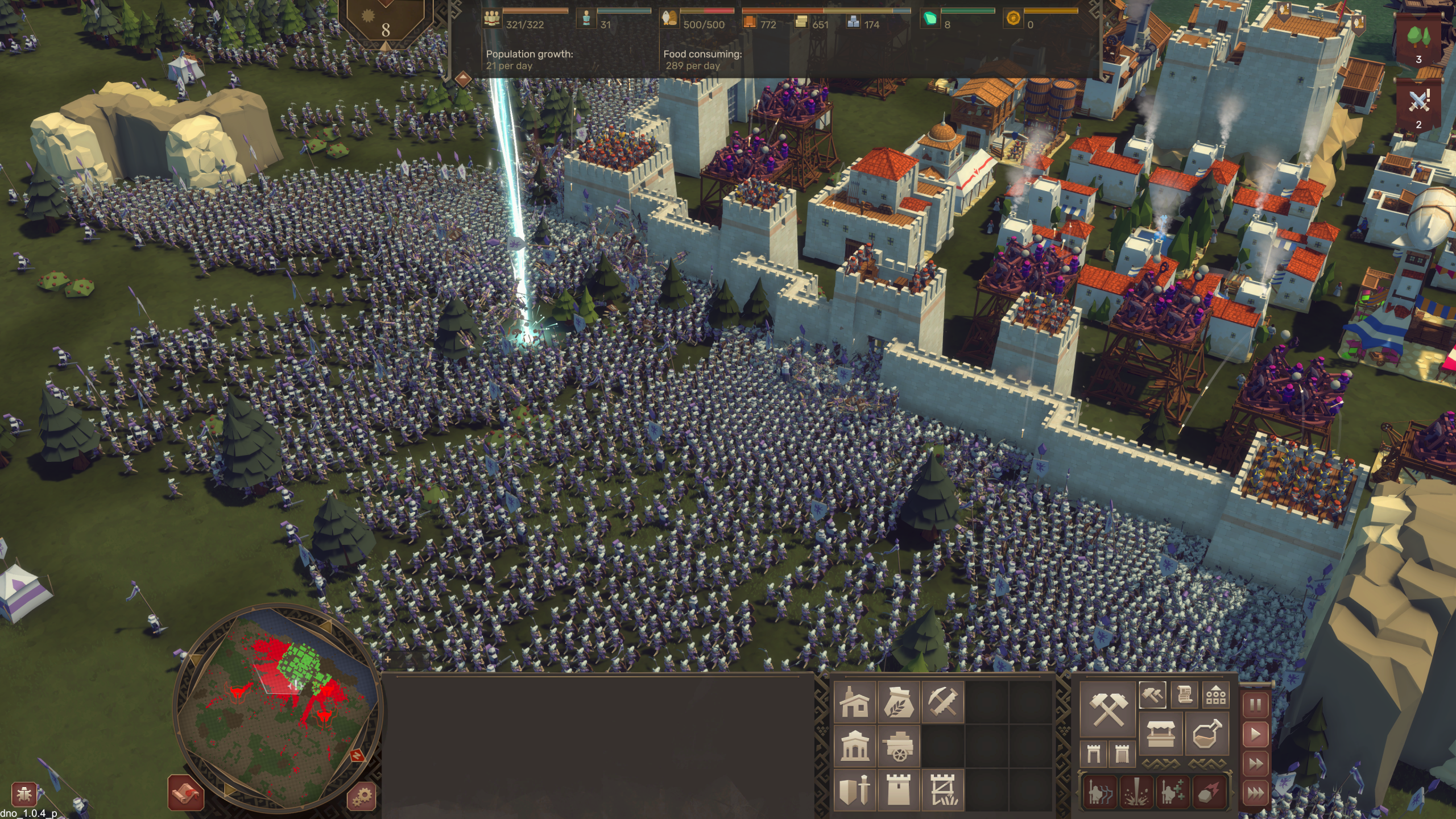1456x819 pixels.
Task: Open the market stall trade button
Action: [x=1161, y=734]
